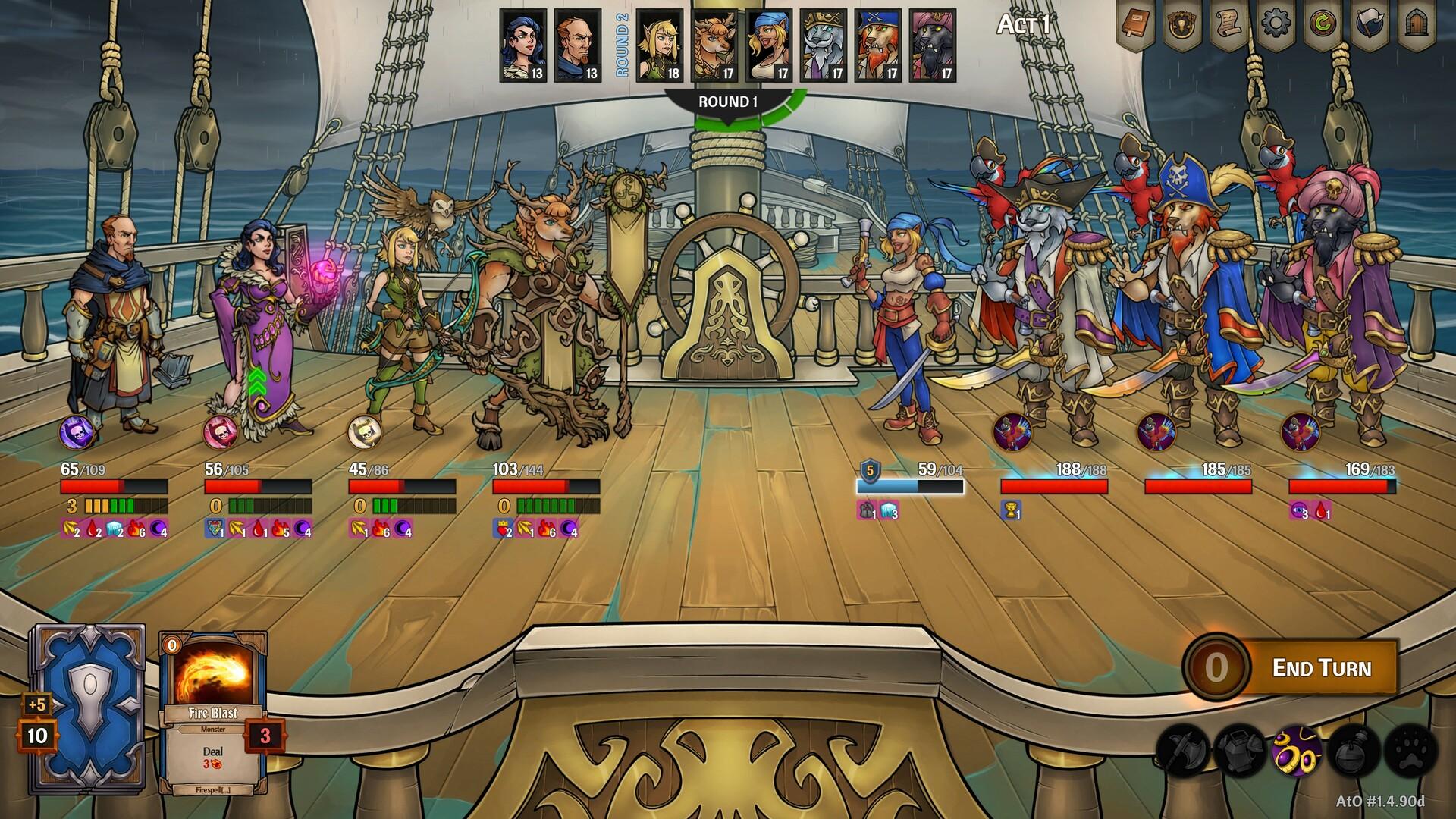Image resolution: width=1456 pixels, height=819 pixels.
Task: Expand the Round 1 banner arrow
Action: pos(726,118)
